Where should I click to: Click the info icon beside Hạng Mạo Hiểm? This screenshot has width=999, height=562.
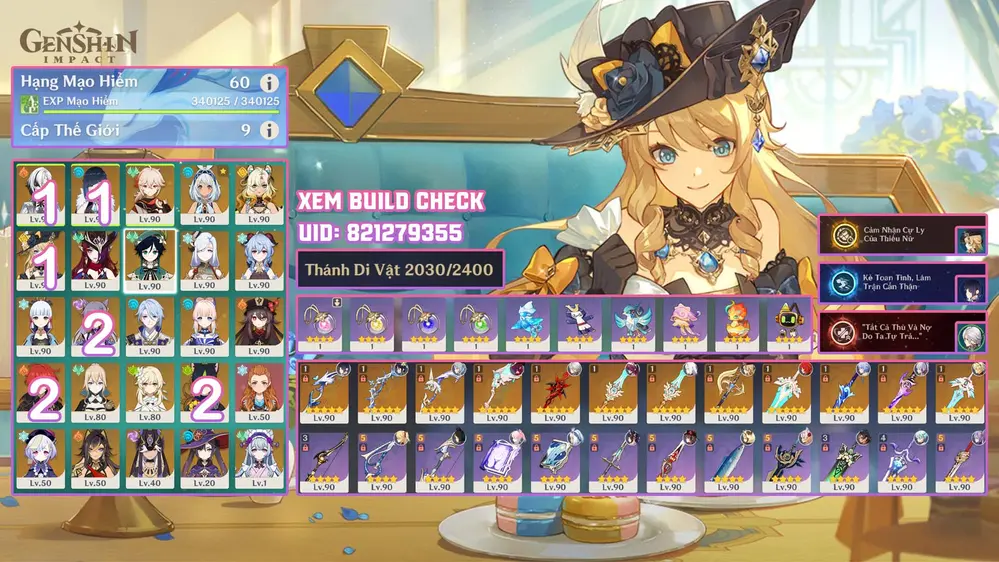(268, 83)
